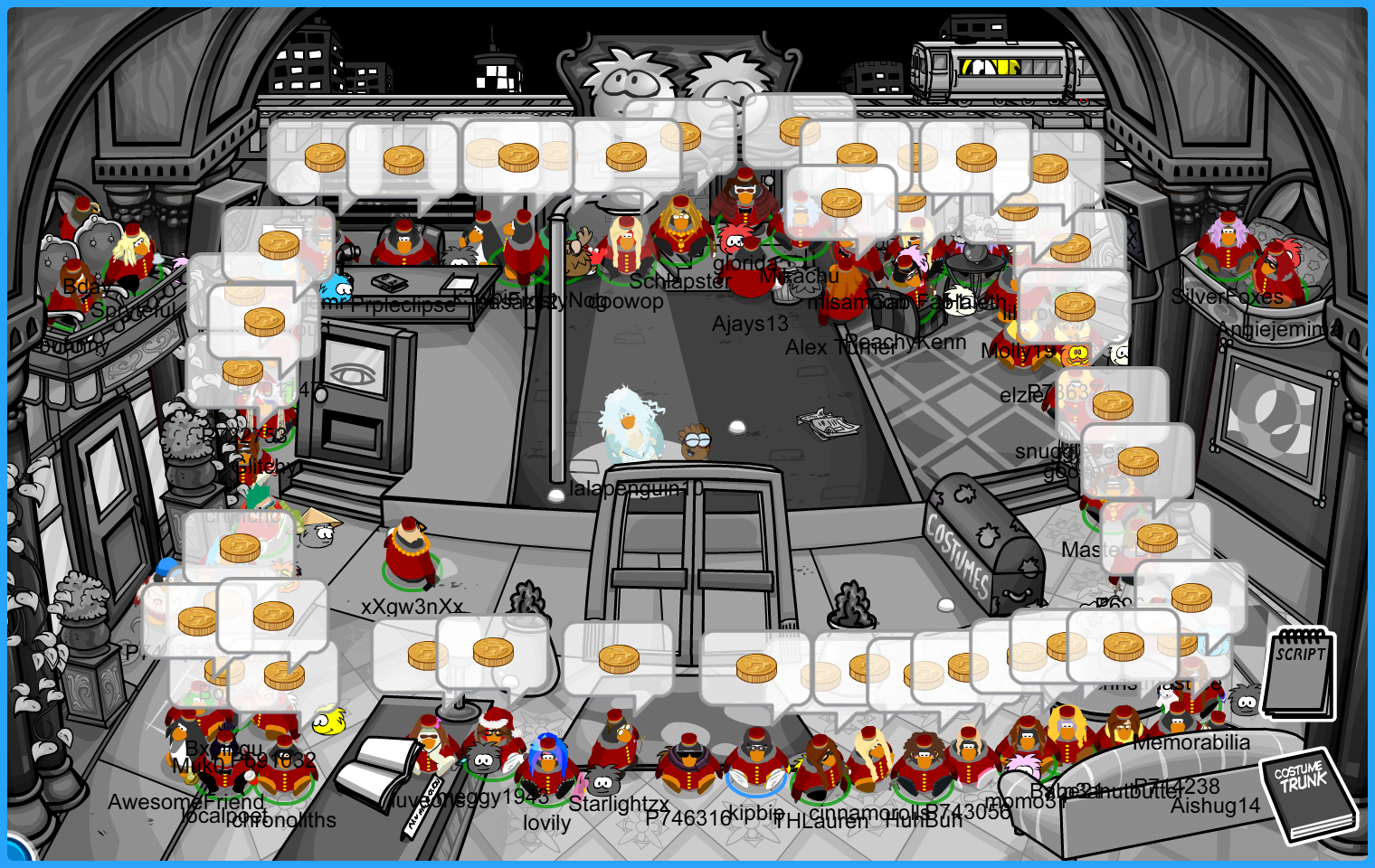Open the Costume Trunk catalog
1375x868 pixels.
1307,796
